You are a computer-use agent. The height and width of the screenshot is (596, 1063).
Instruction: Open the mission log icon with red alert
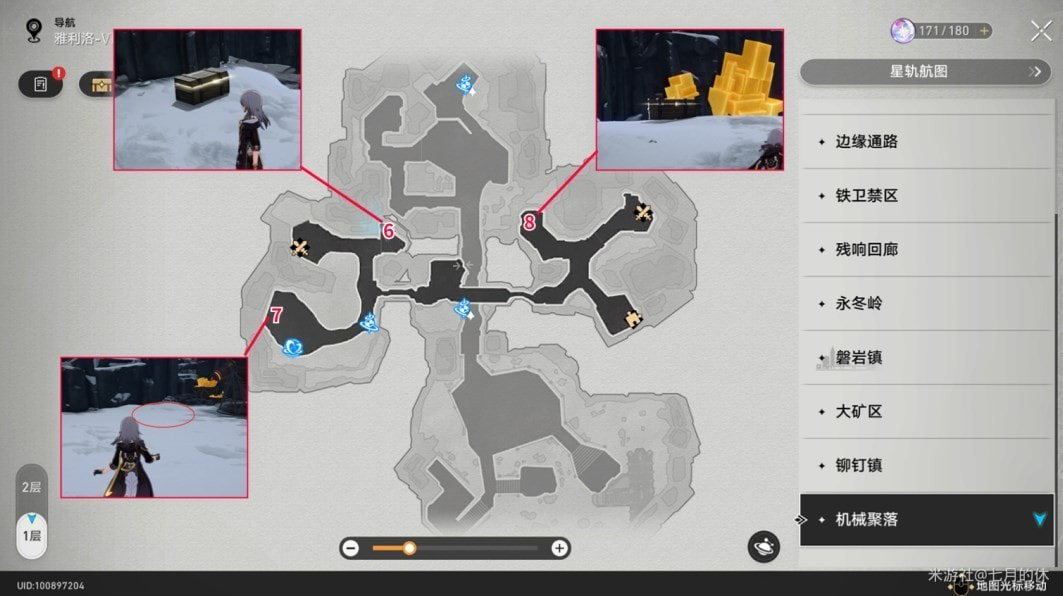tap(41, 84)
